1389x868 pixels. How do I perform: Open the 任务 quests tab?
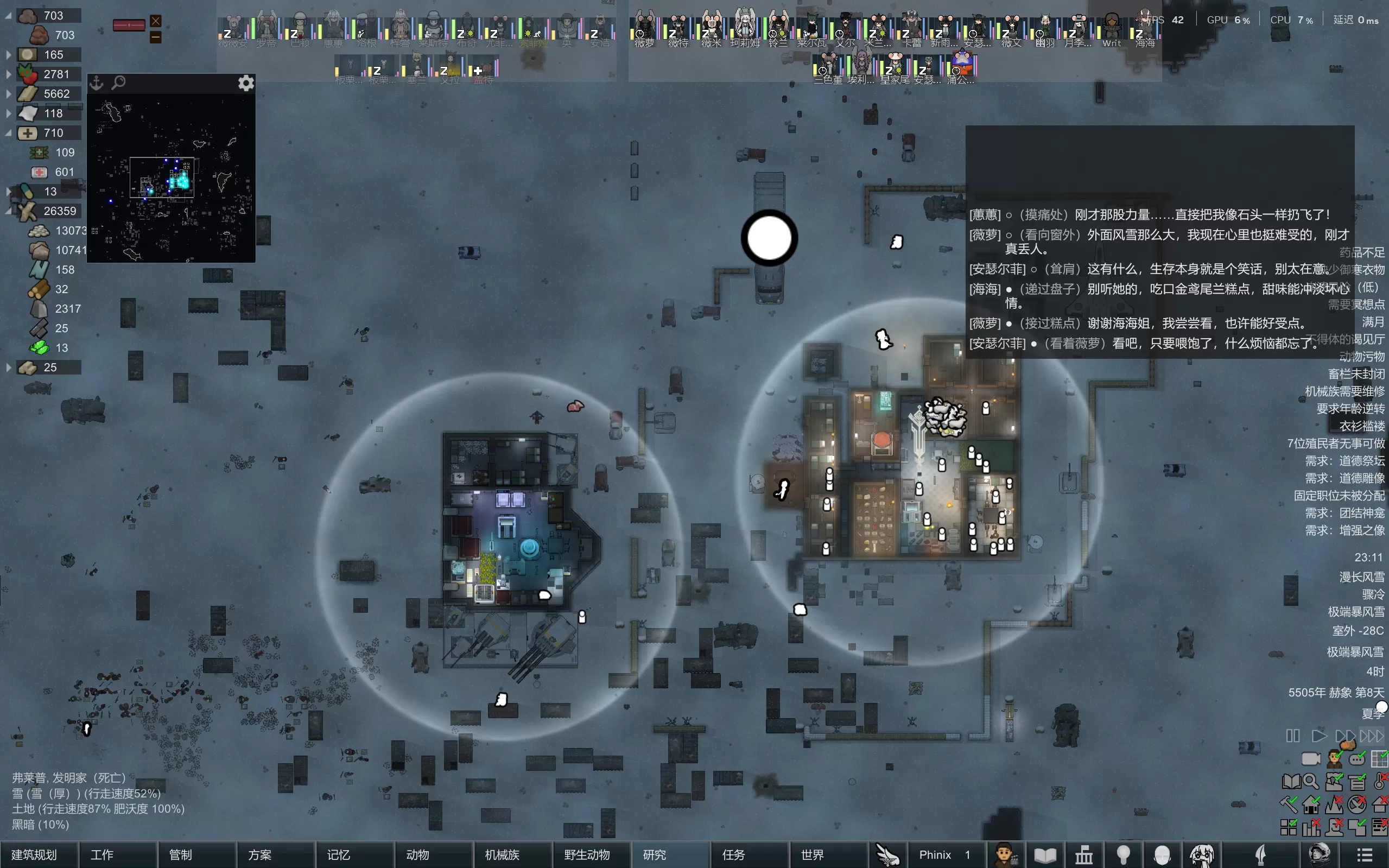(733, 855)
